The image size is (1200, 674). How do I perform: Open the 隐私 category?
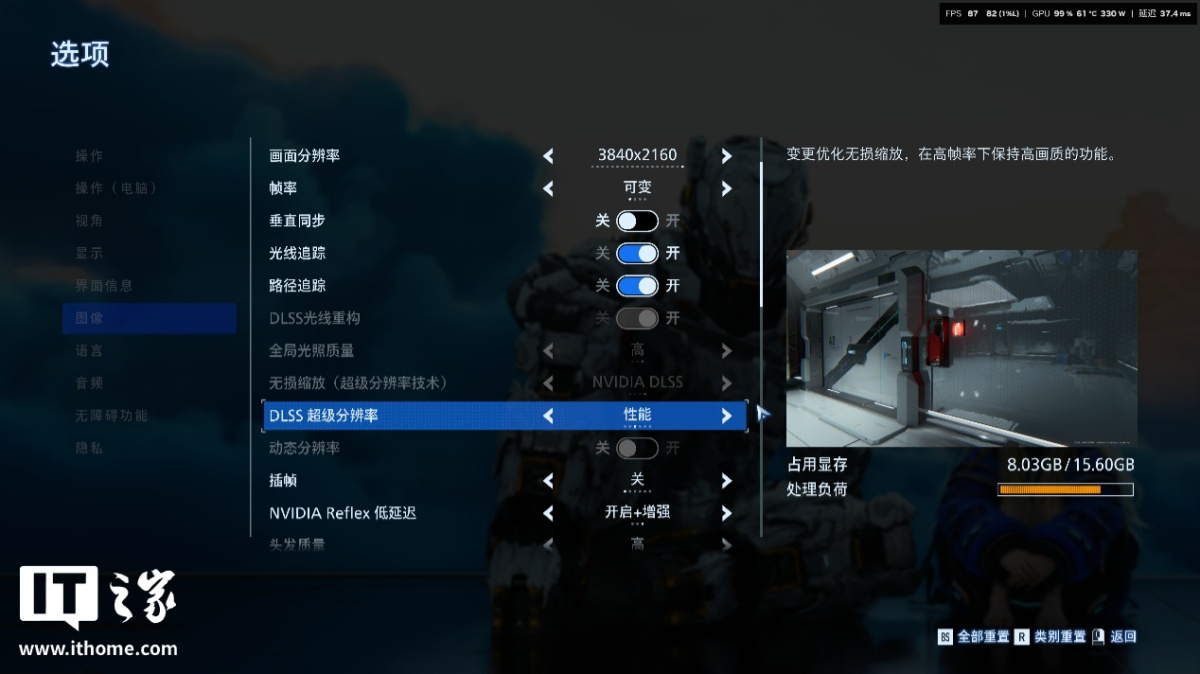tap(89, 448)
